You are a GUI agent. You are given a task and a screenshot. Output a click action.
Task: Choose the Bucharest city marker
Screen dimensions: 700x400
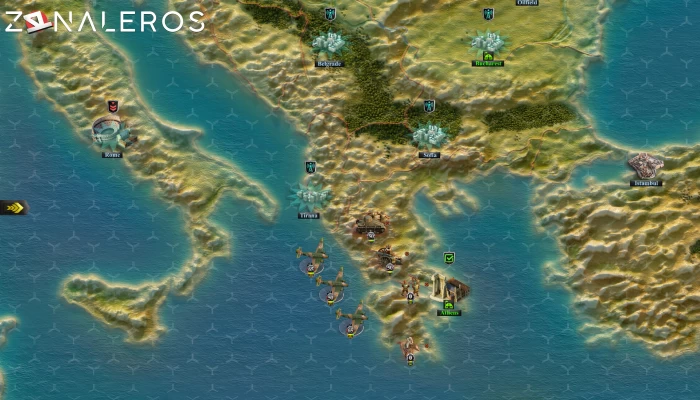point(488,43)
